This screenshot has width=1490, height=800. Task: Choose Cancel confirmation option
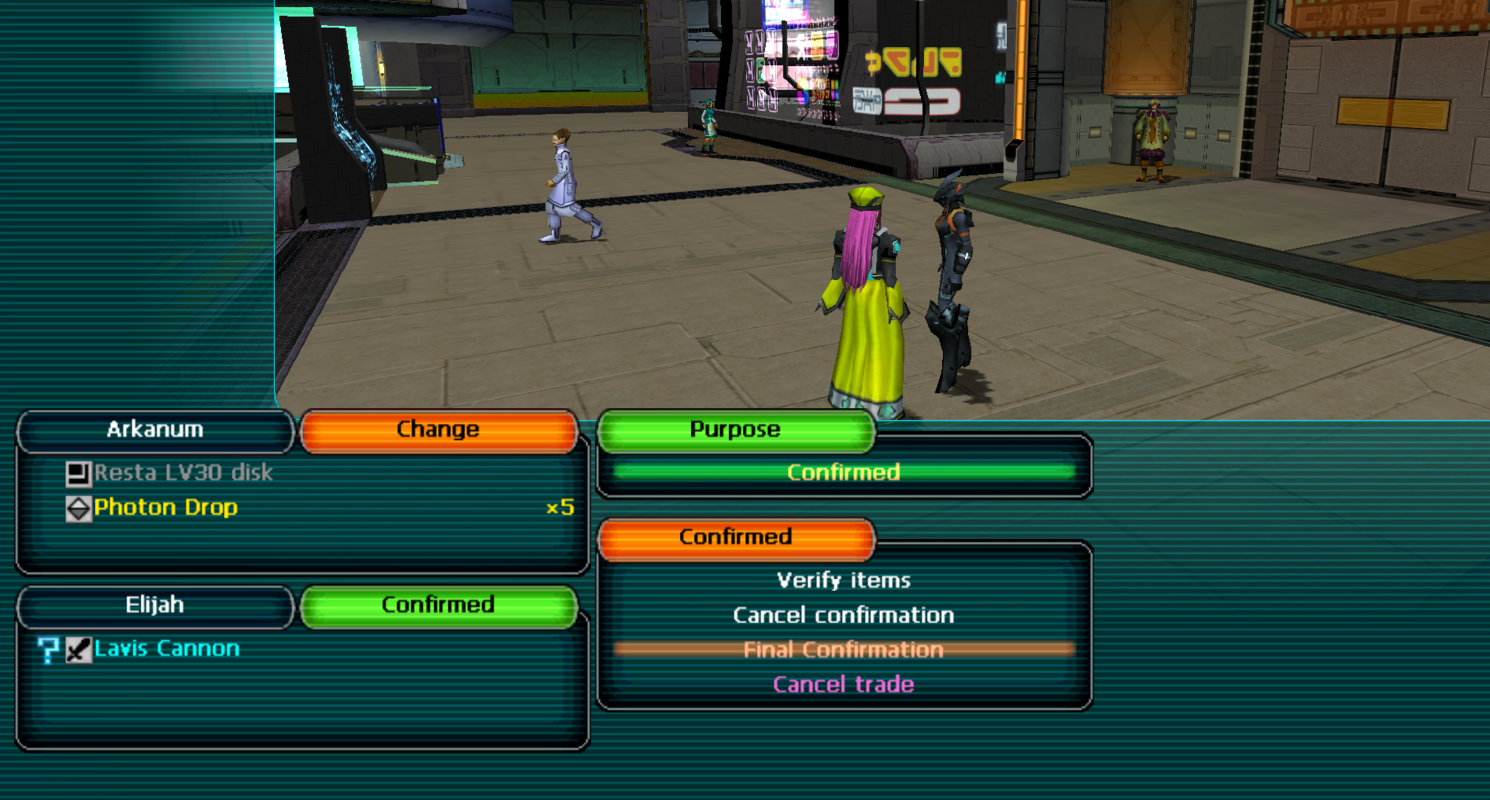[x=843, y=615]
